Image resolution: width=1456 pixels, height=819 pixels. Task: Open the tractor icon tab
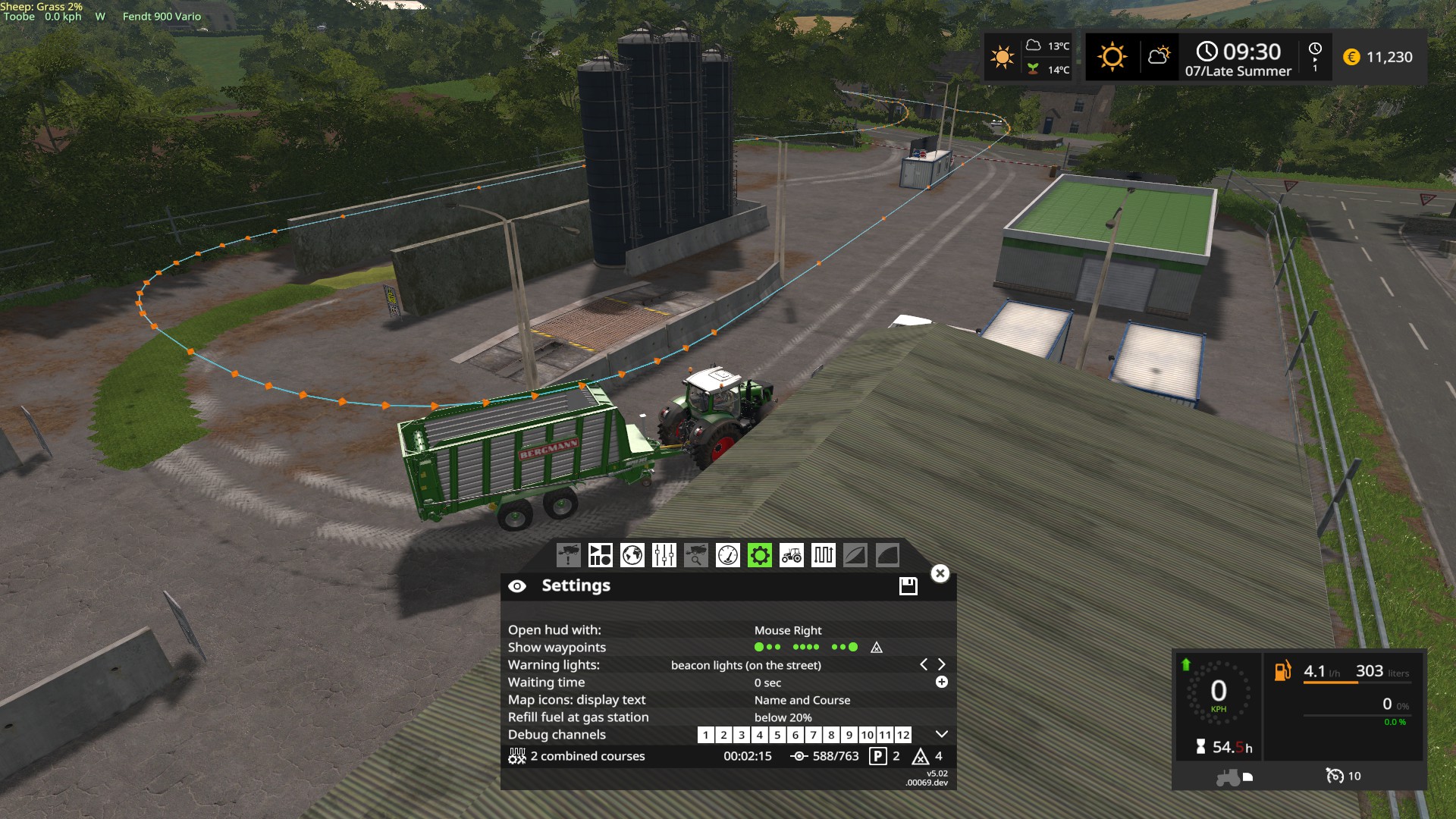click(x=791, y=555)
